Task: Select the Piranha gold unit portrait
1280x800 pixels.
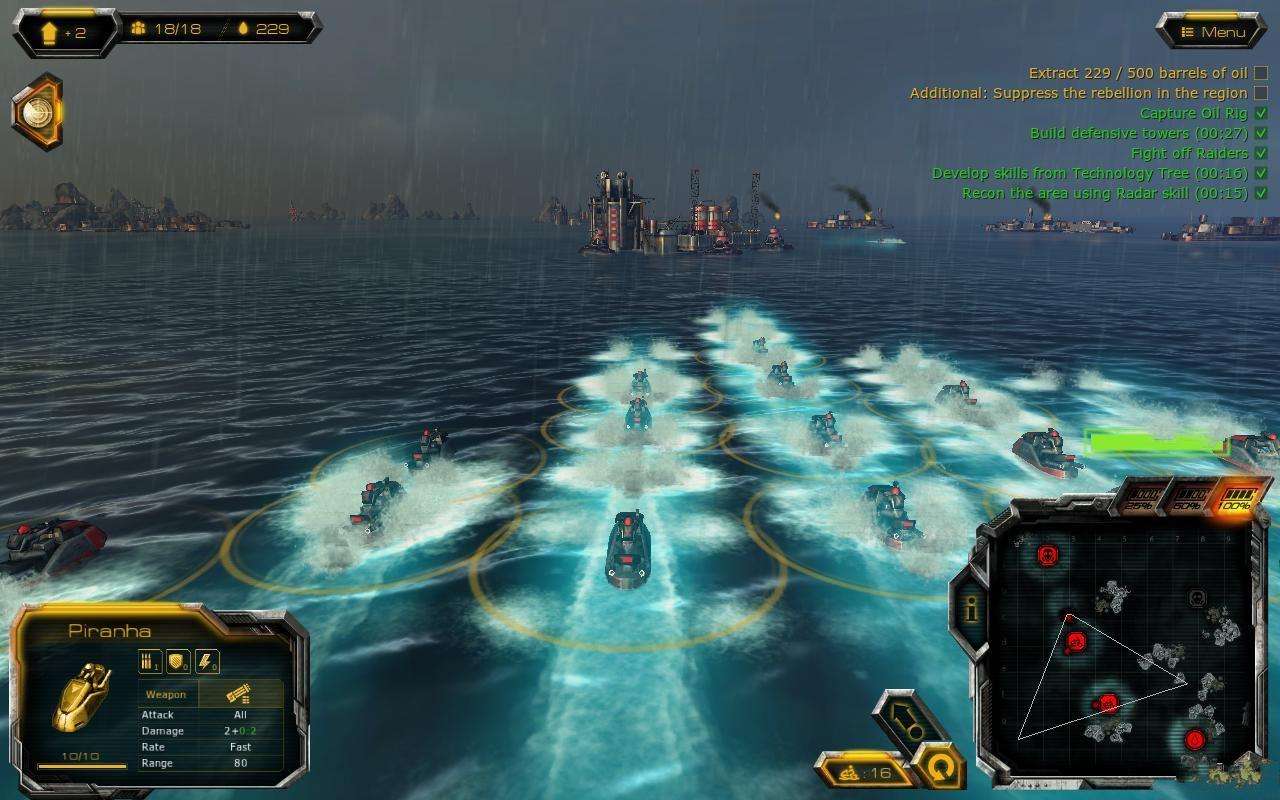Action: 81,697
